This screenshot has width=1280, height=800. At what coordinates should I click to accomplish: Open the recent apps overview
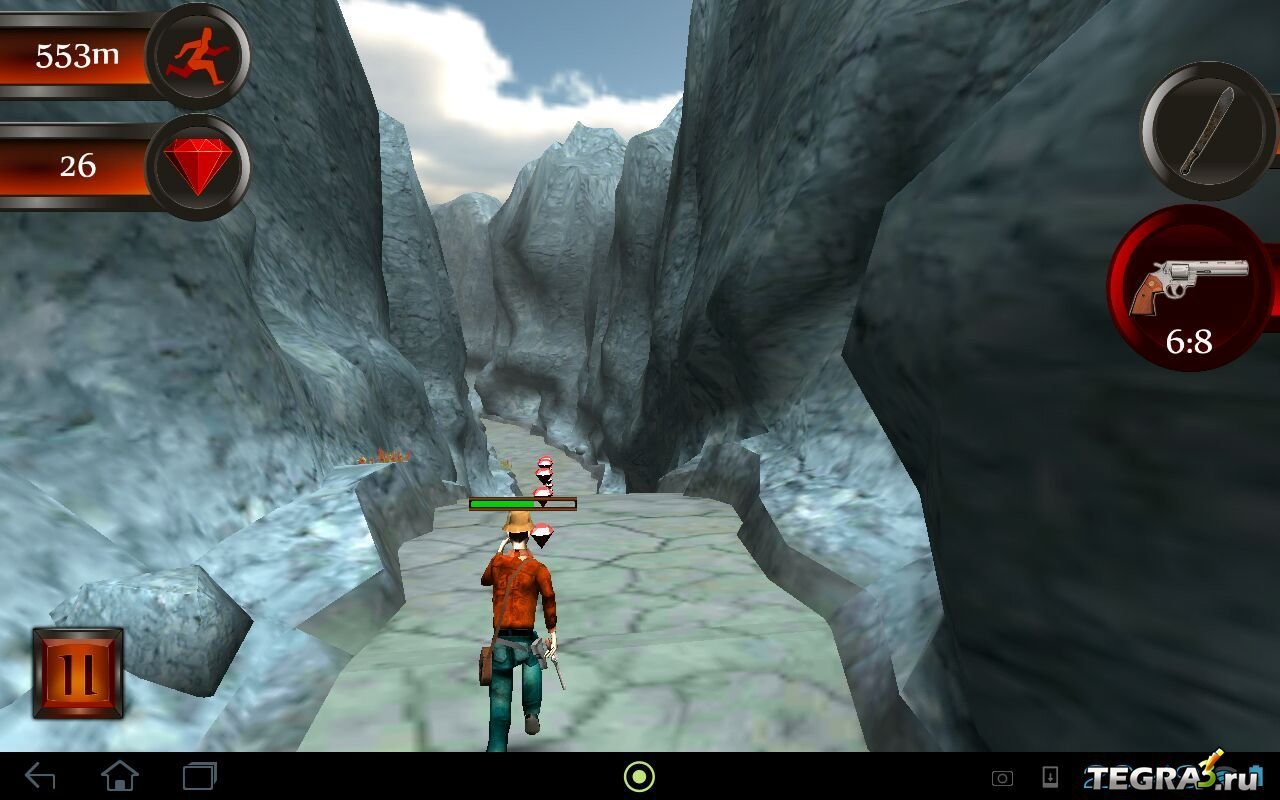coord(199,776)
